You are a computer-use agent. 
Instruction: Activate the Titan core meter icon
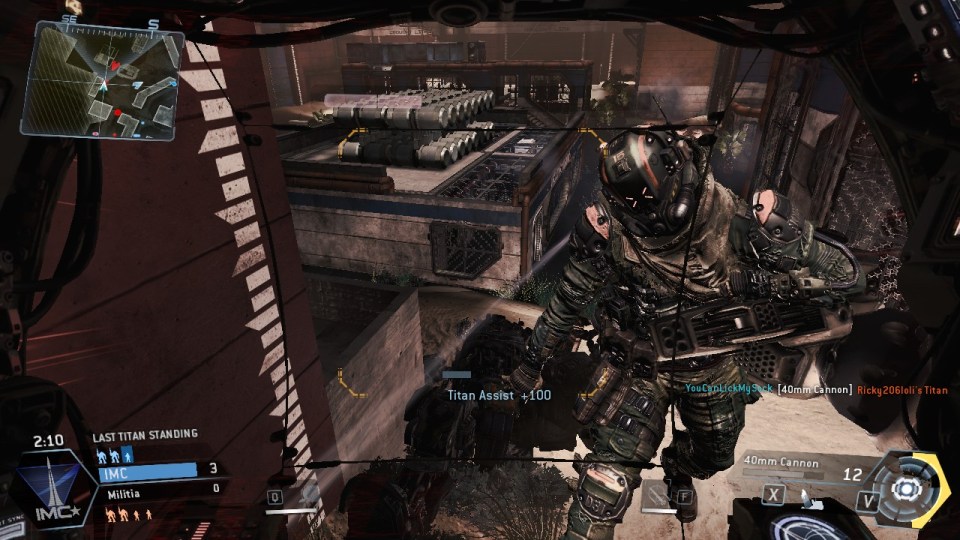(907, 488)
